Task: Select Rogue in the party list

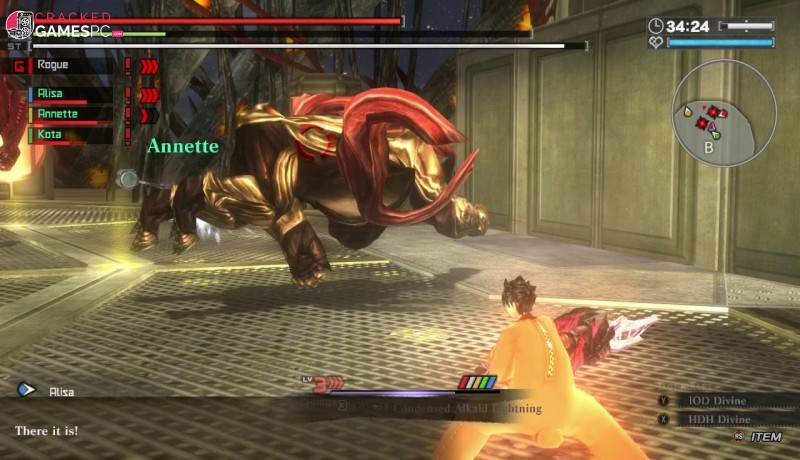Action: coord(50,66)
